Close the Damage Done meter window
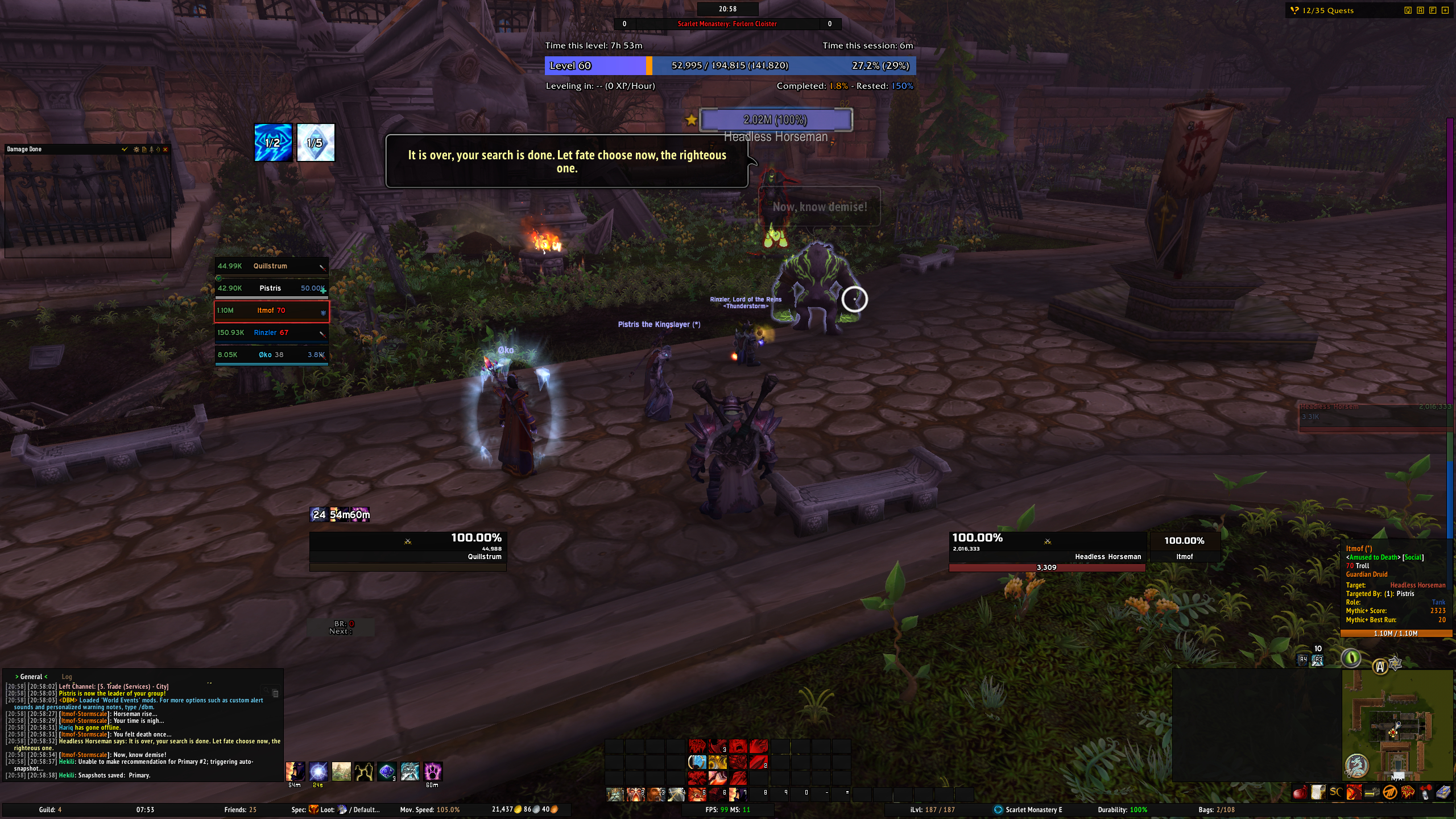Screen dimensions: 1456x819 point(166,150)
